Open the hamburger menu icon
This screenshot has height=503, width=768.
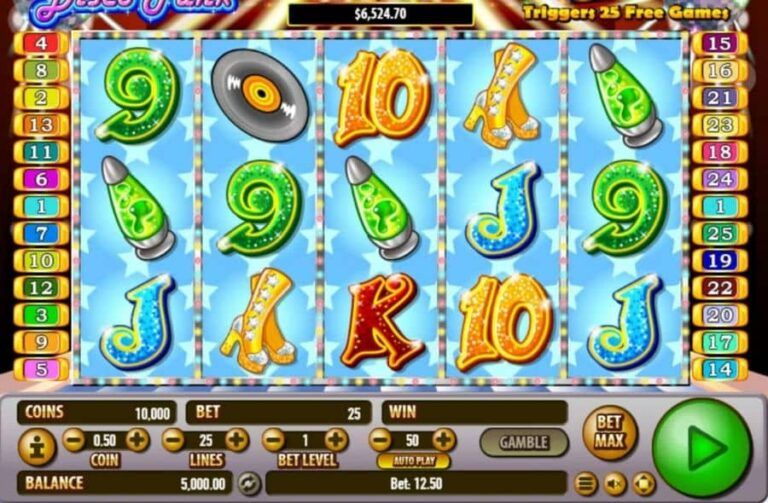click(x=586, y=484)
